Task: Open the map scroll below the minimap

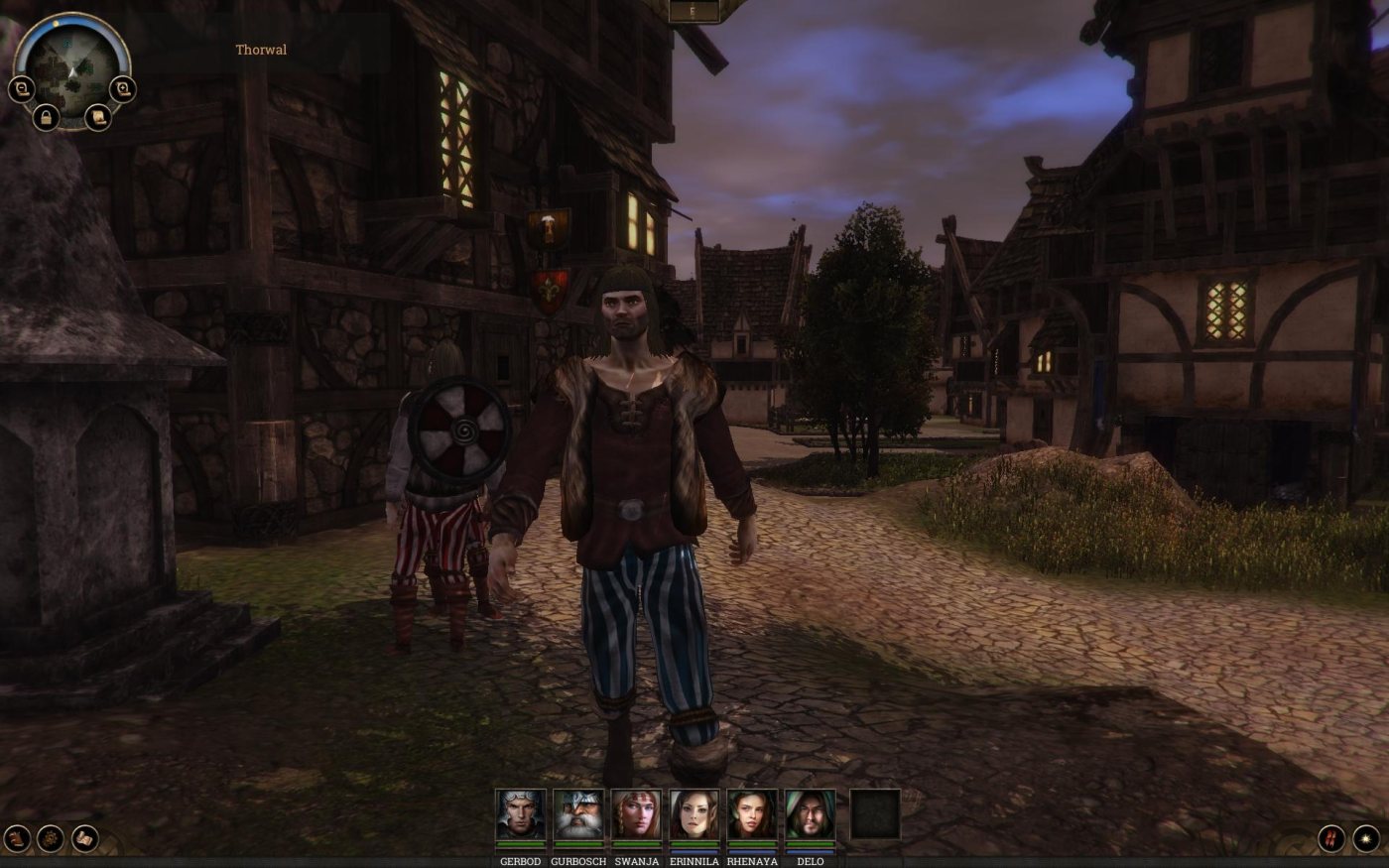Action: (97, 118)
